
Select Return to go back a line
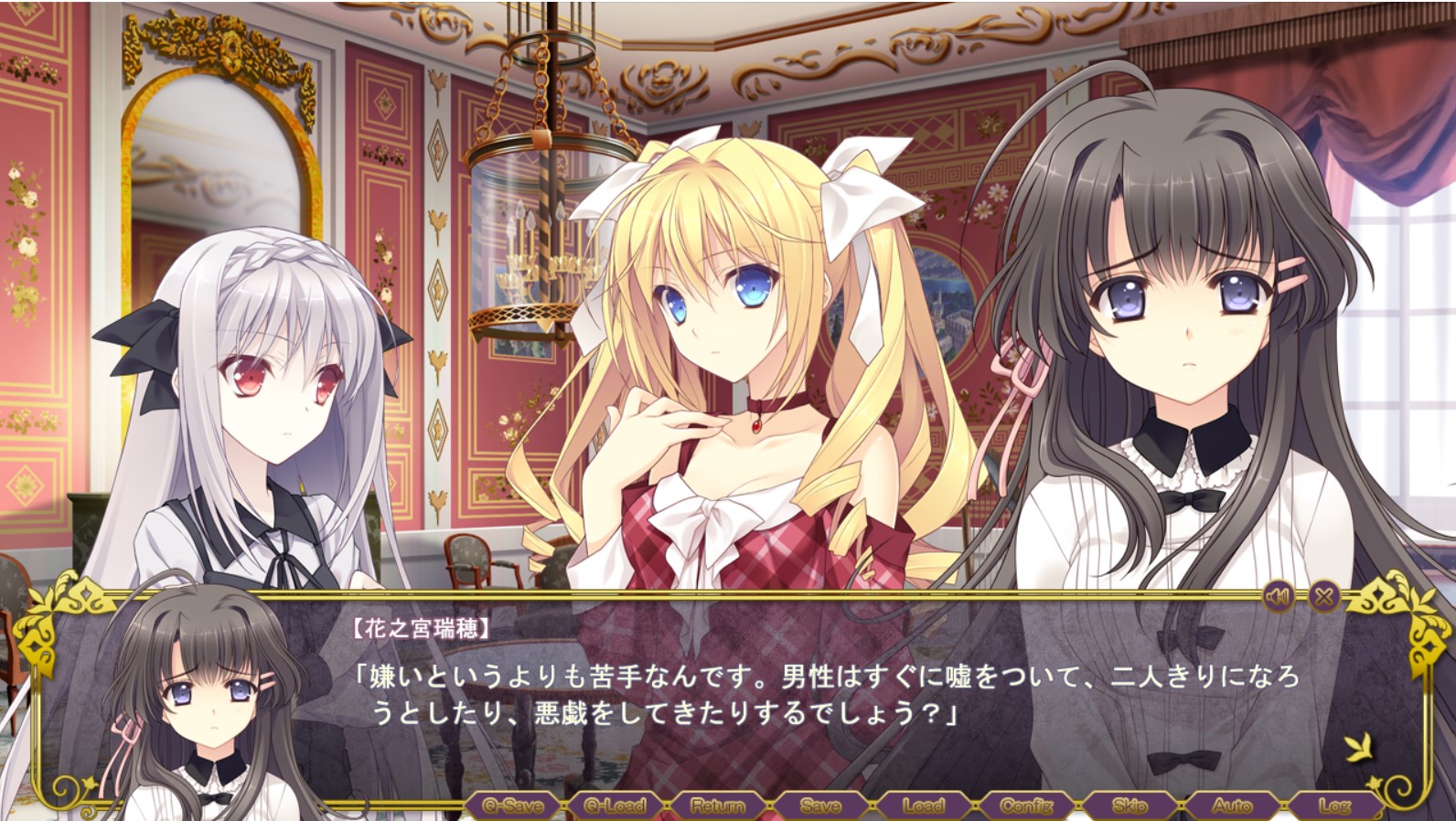pos(719,806)
